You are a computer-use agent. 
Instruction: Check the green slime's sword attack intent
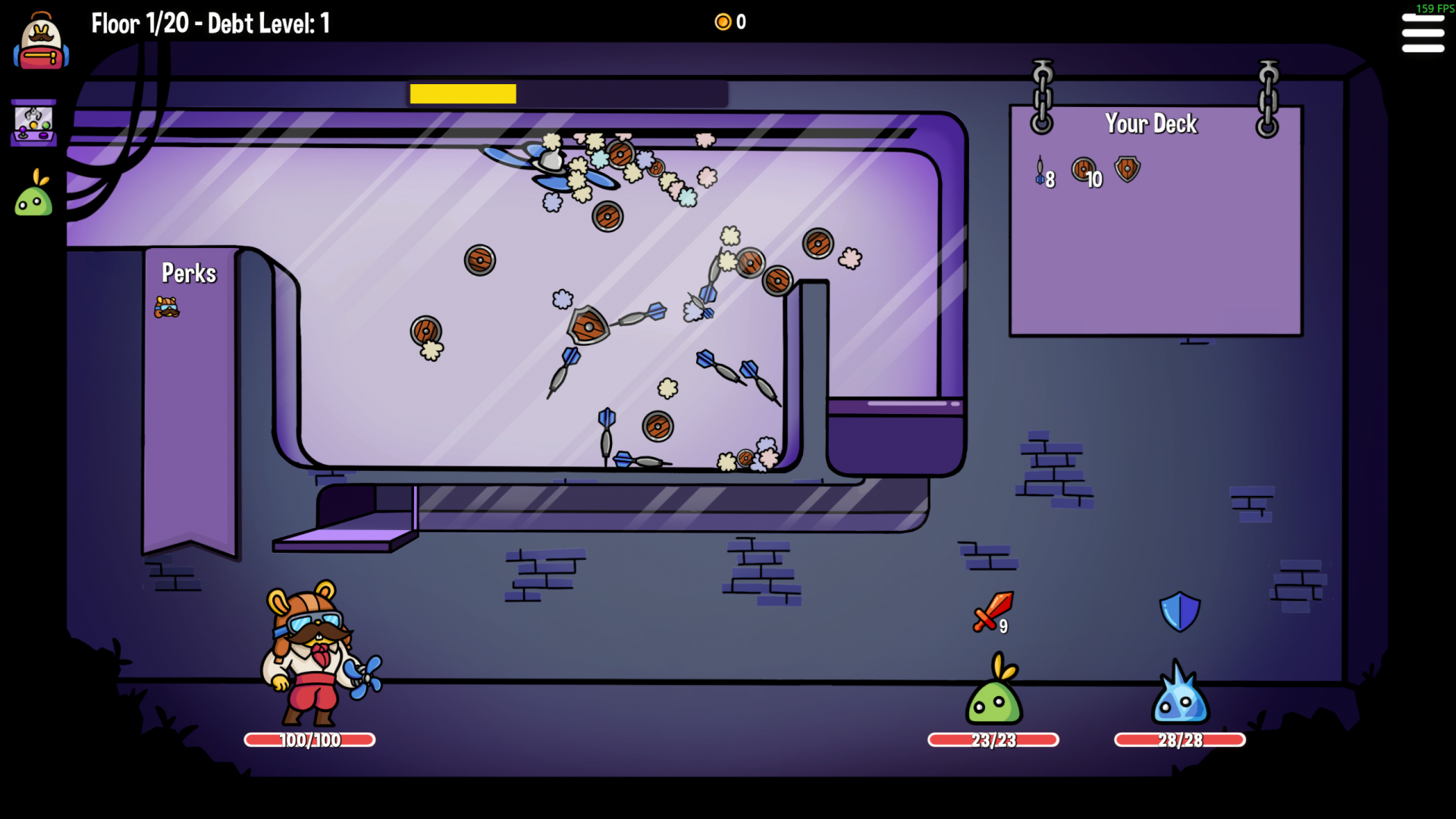tap(992, 612)
